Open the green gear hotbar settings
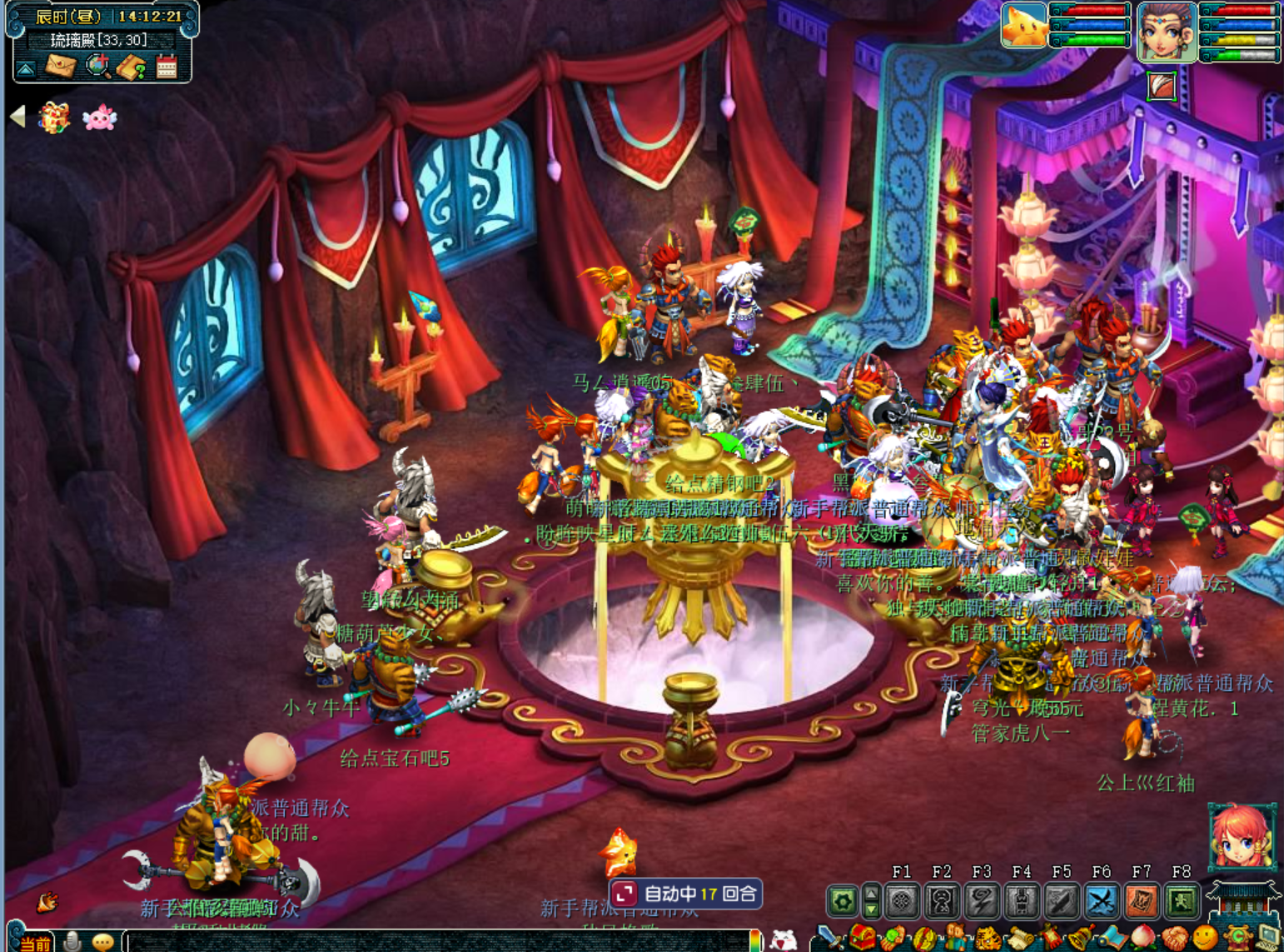The height and width of the screenshot is (952, 1284). click(842, 901)
